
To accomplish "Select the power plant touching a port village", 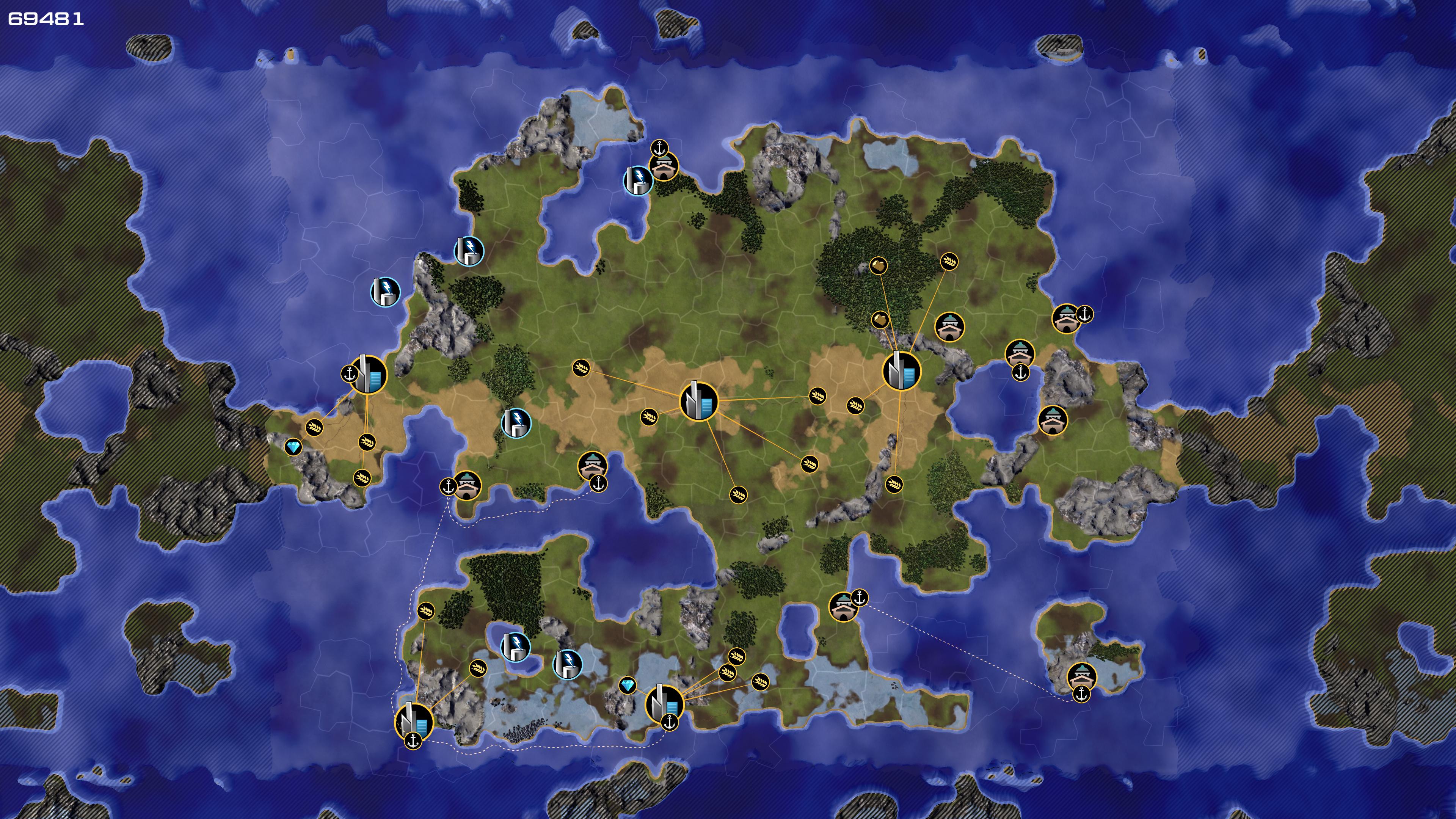I will pyautogui.click(x=637, y=180).
